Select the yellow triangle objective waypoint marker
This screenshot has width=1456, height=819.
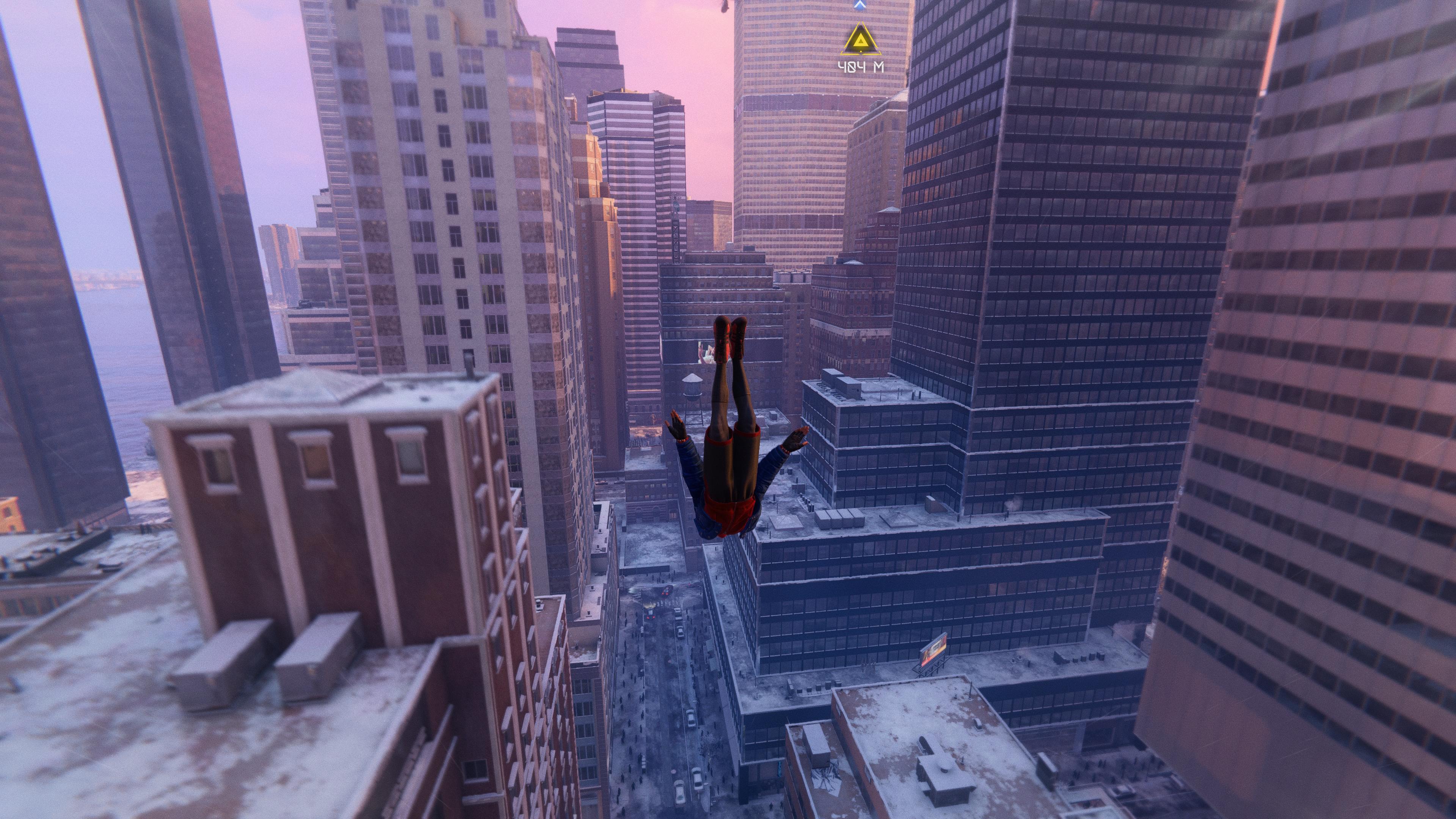(x=860, y=40)
